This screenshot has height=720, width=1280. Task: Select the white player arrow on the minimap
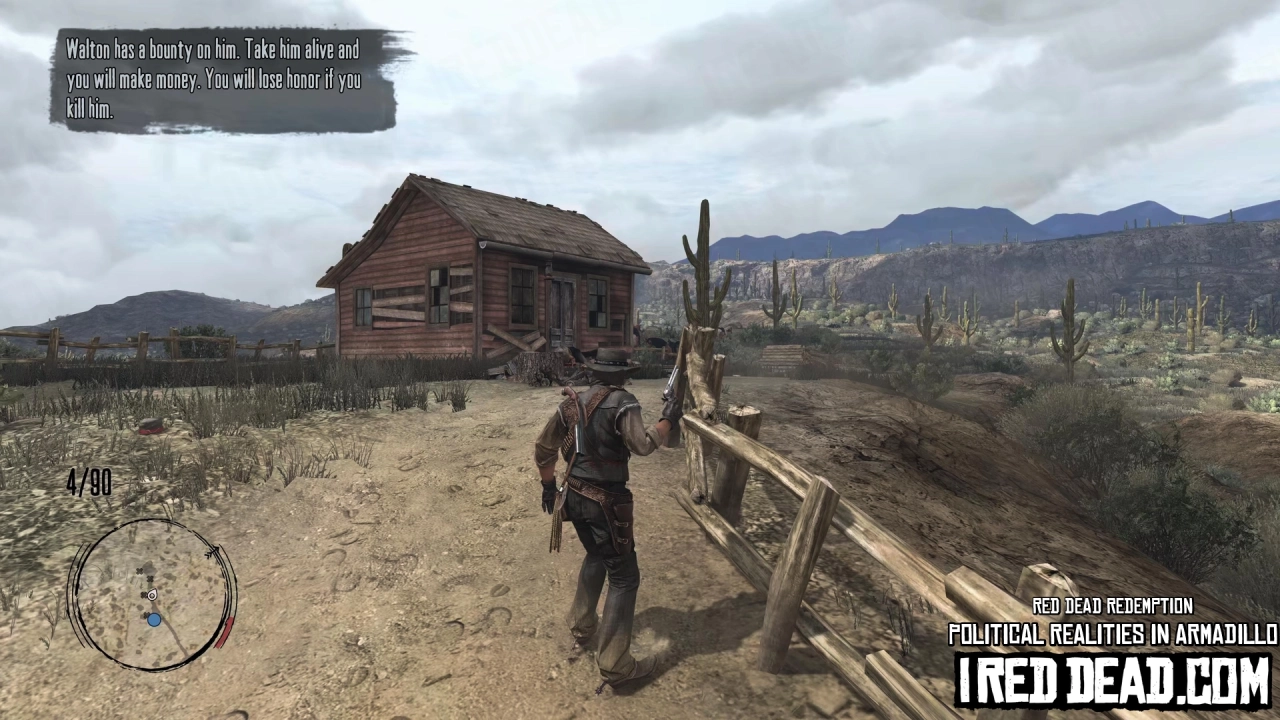(x=152, y=596)
